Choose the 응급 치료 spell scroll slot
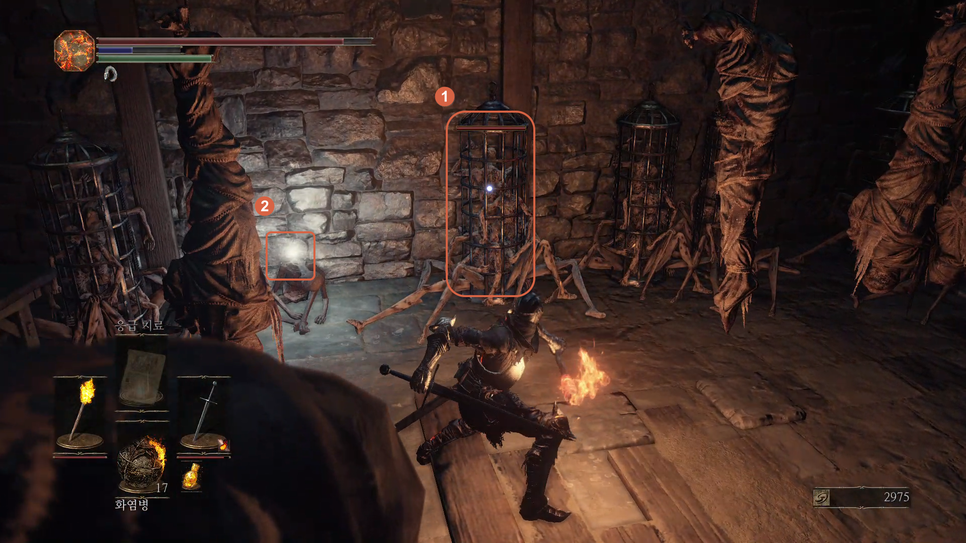The width and height of the screenshot is (966, 543). 142,371
